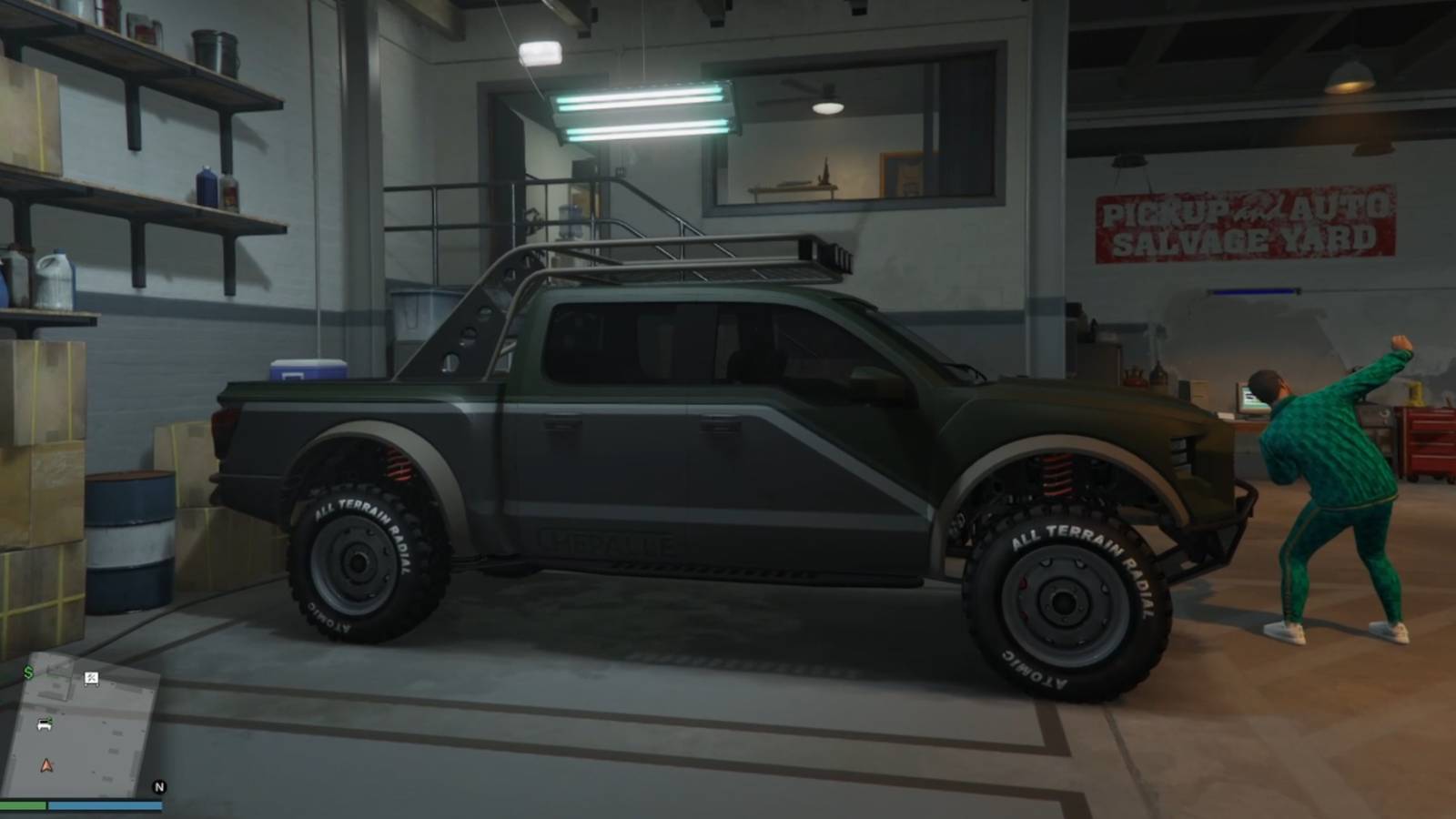Click the green health bar under the minimap
Screen dimensions: 1456x819
23,806
